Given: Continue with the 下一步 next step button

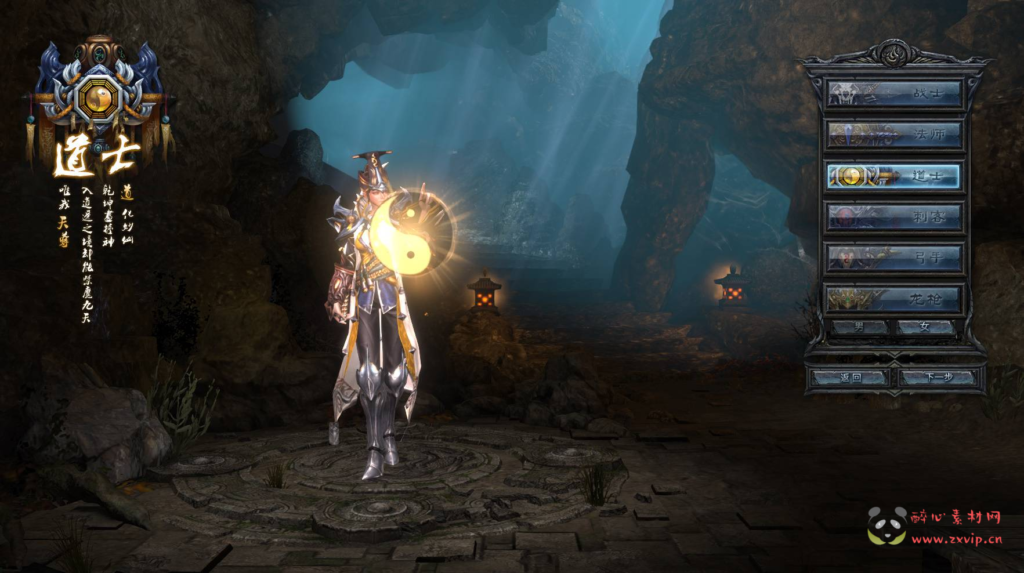Looking at the screenshot, I should click(937, 378).
